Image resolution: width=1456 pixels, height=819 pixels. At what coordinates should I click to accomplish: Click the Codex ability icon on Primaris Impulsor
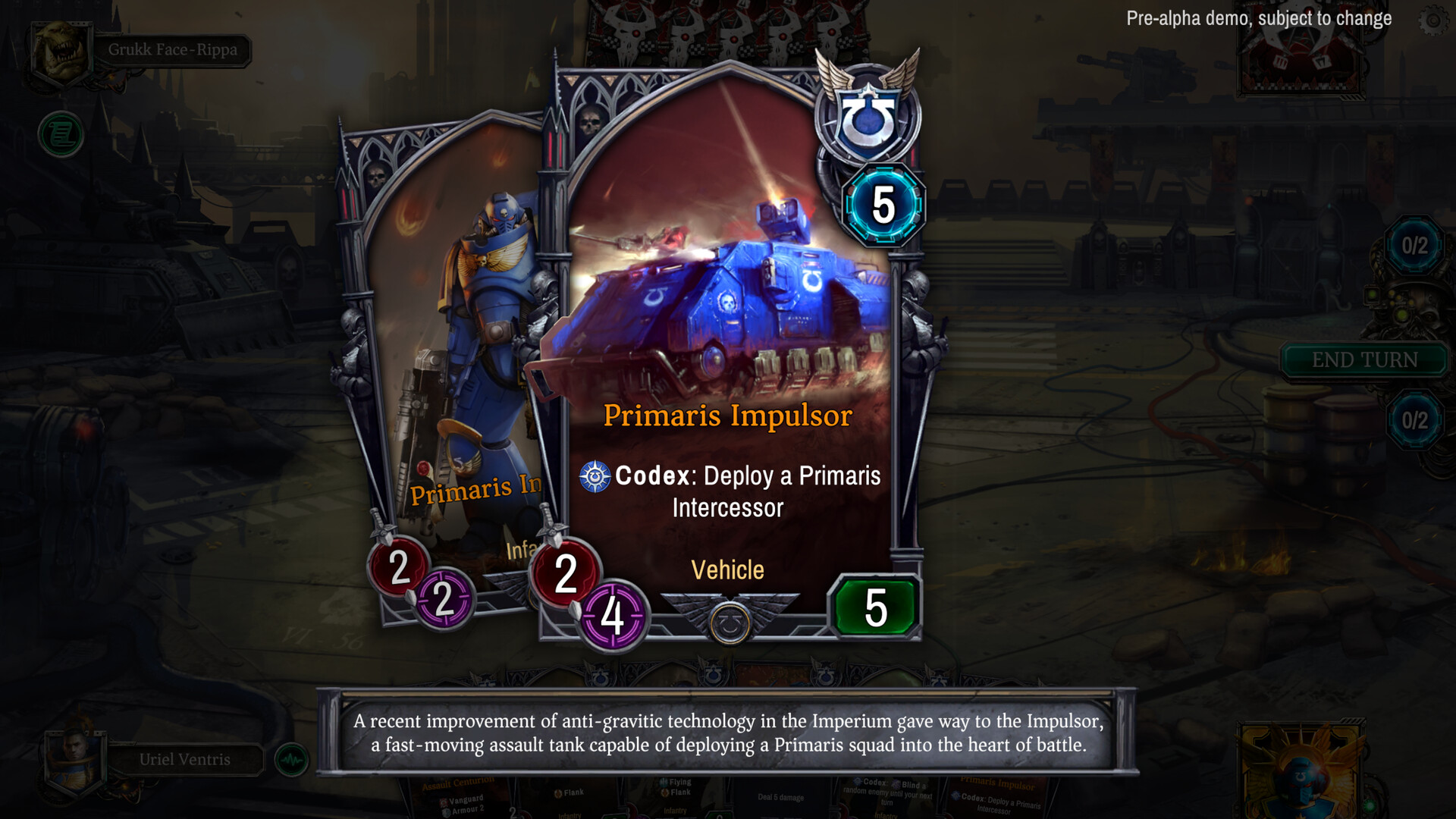point(597,477)
